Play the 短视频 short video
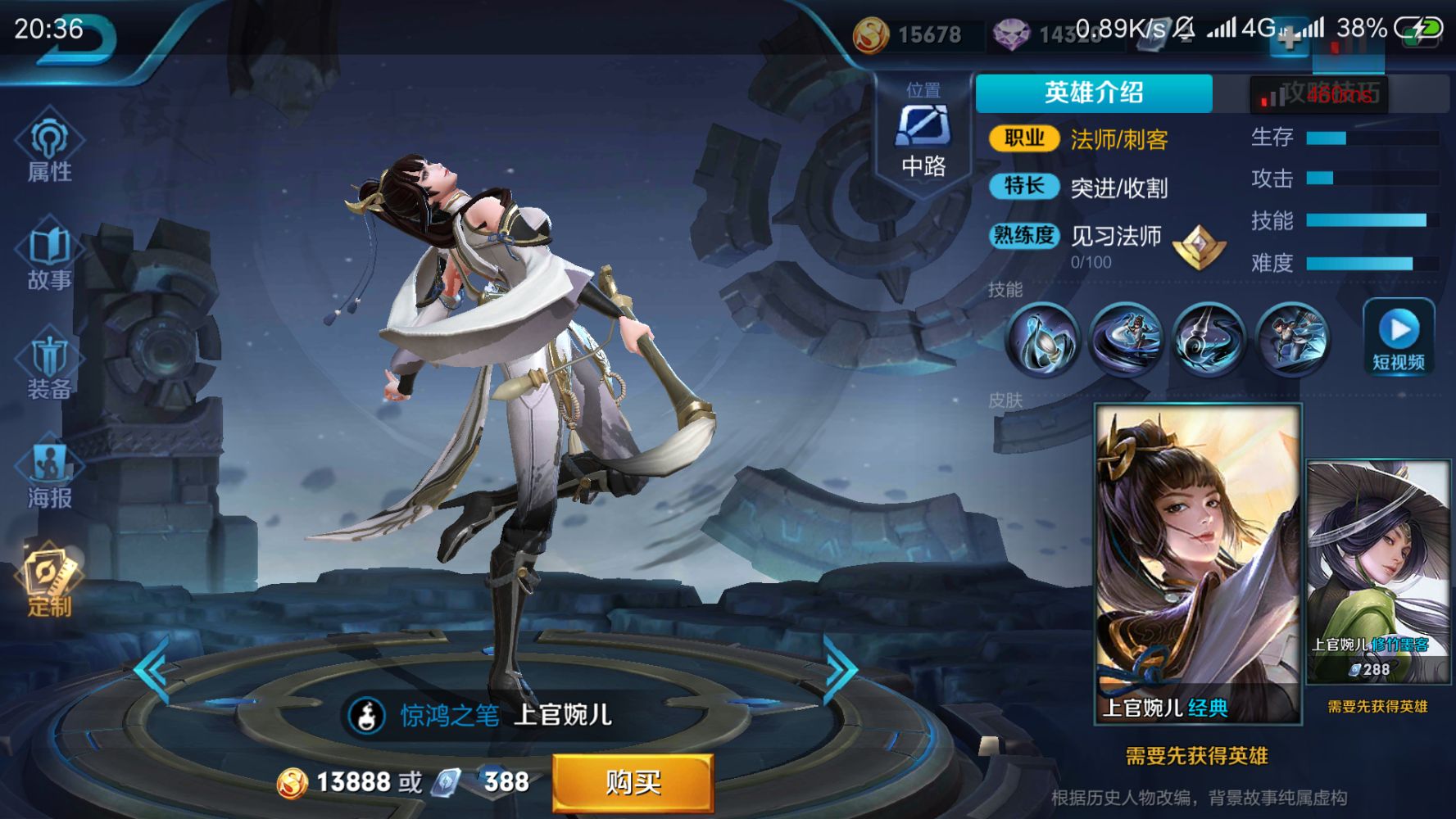The image size is (1456, 819). [1399, 337]
